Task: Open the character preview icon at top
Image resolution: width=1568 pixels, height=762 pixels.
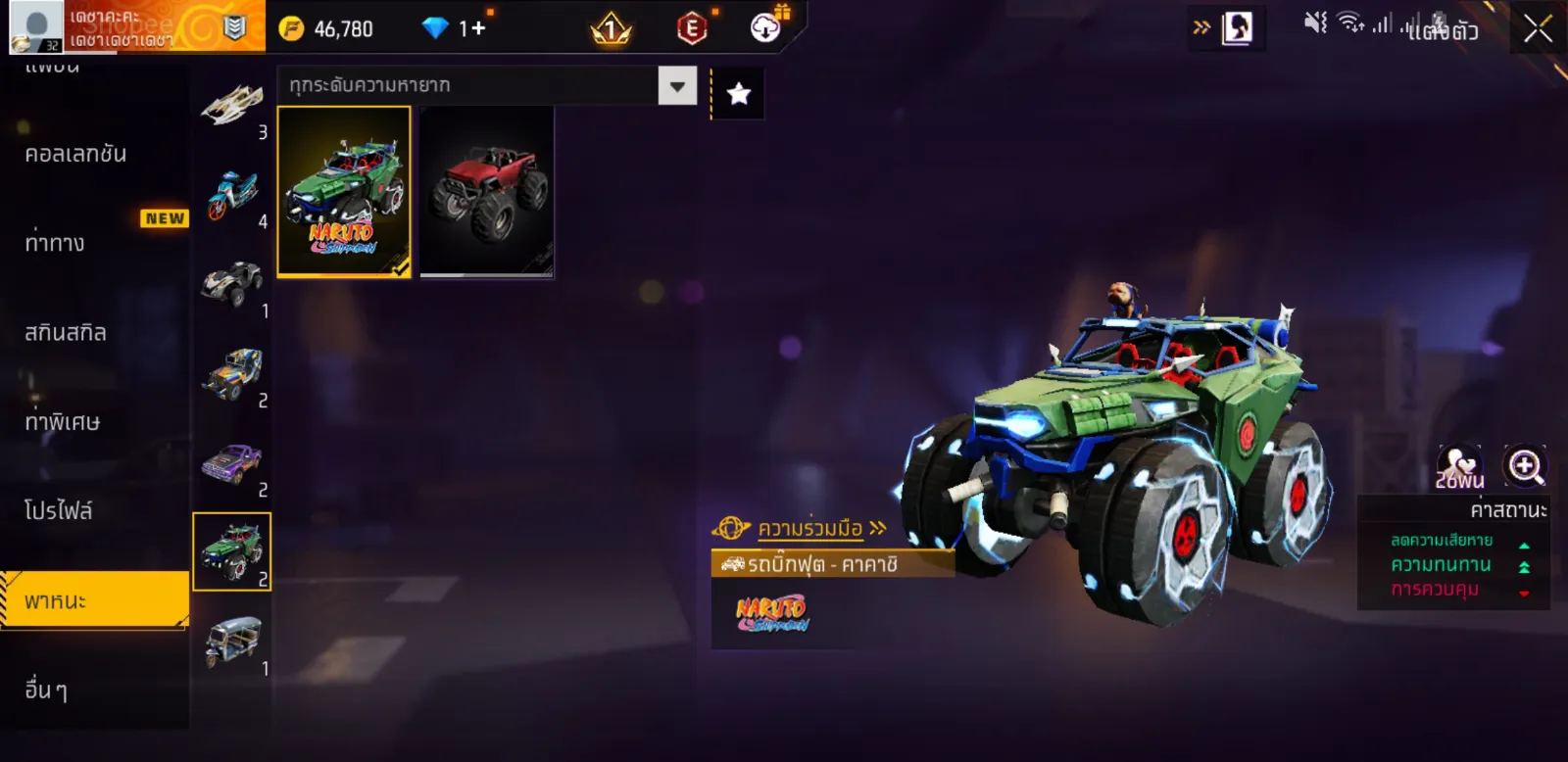Action: coord(1237,28)
